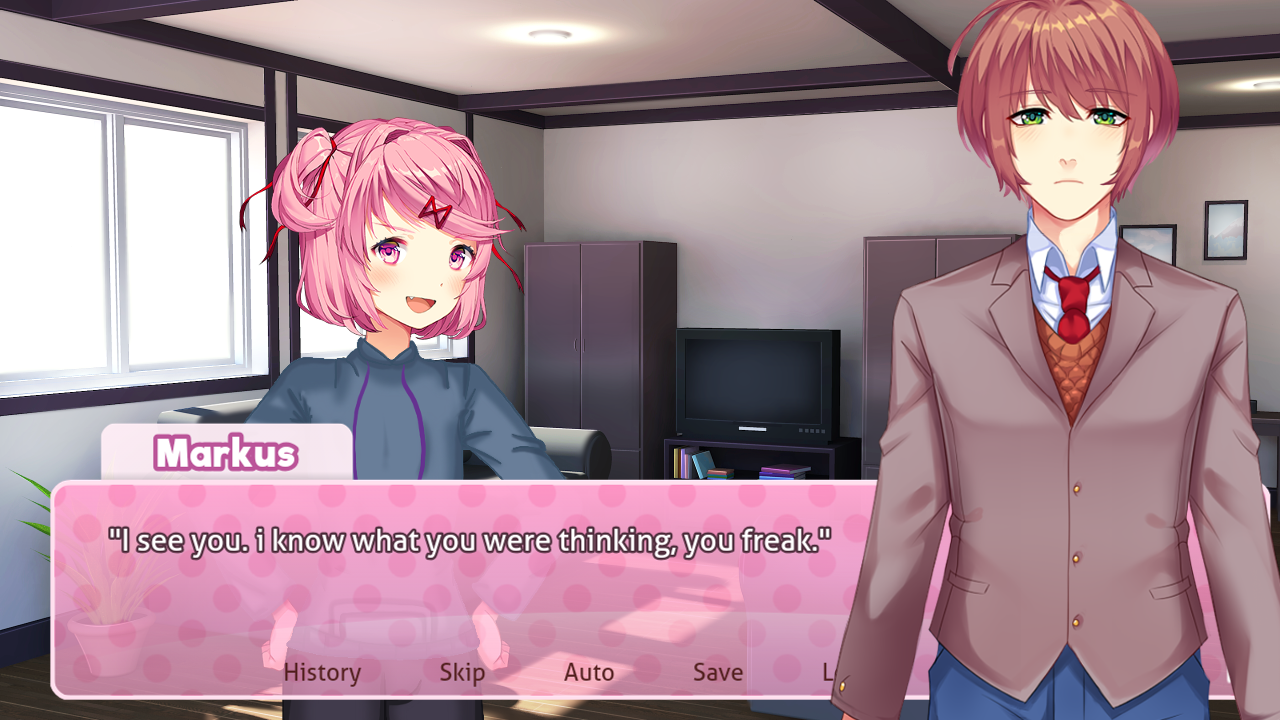1280x720 pixels.
Task: Click the television in the background
Action: pos(750,380)
